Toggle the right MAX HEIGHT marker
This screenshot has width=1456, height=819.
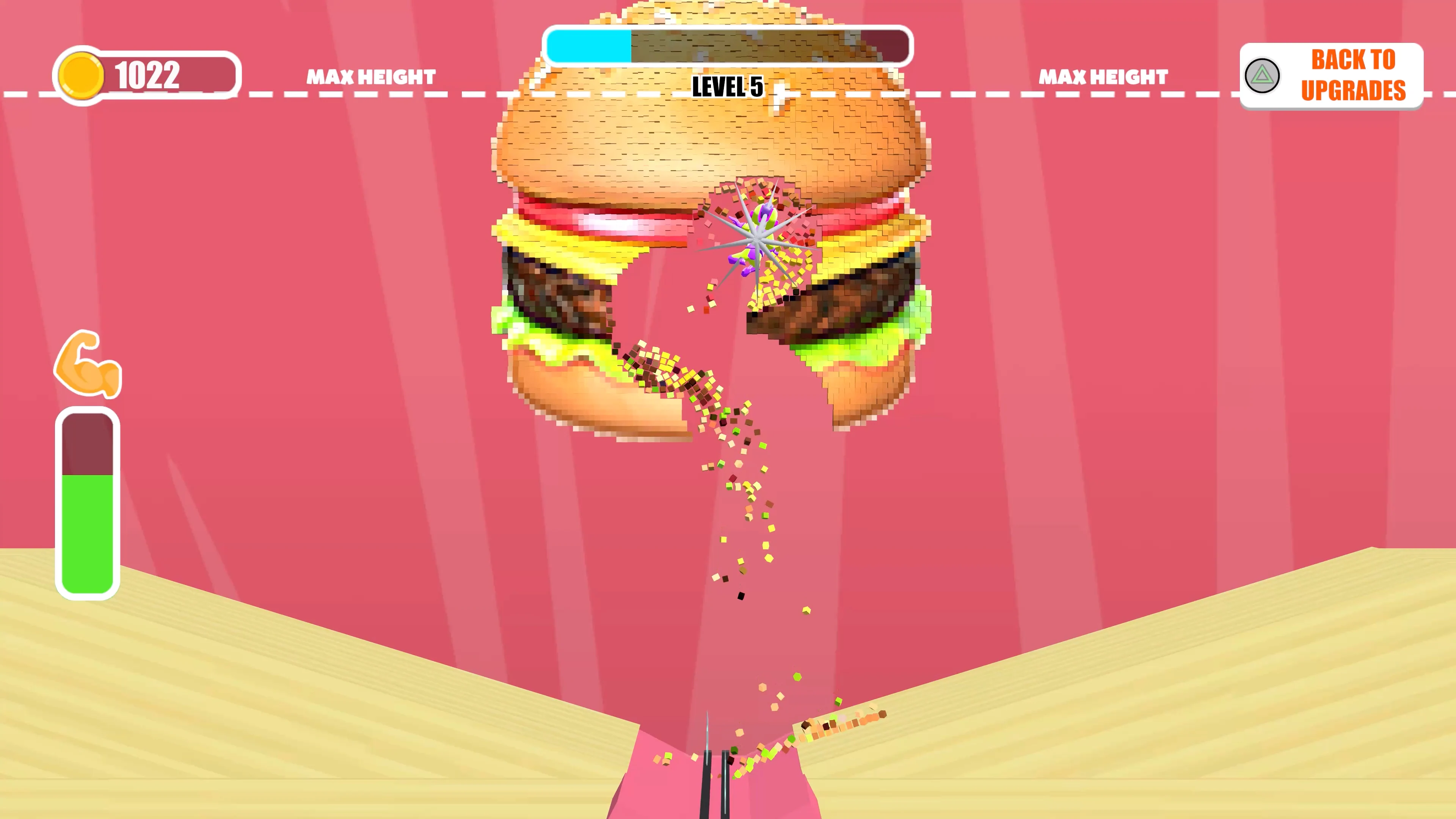pos(1103,77)
